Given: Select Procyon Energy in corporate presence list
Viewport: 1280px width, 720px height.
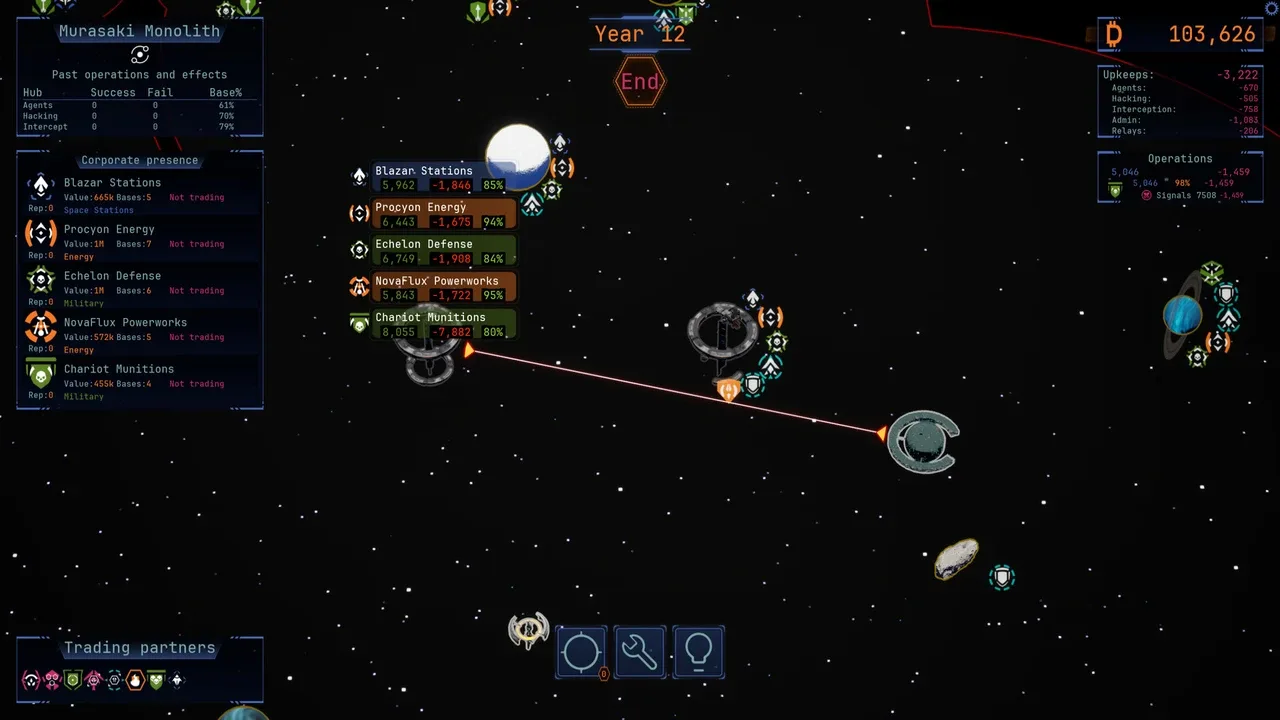Looking at the screenshot, I should click(108, 230).
